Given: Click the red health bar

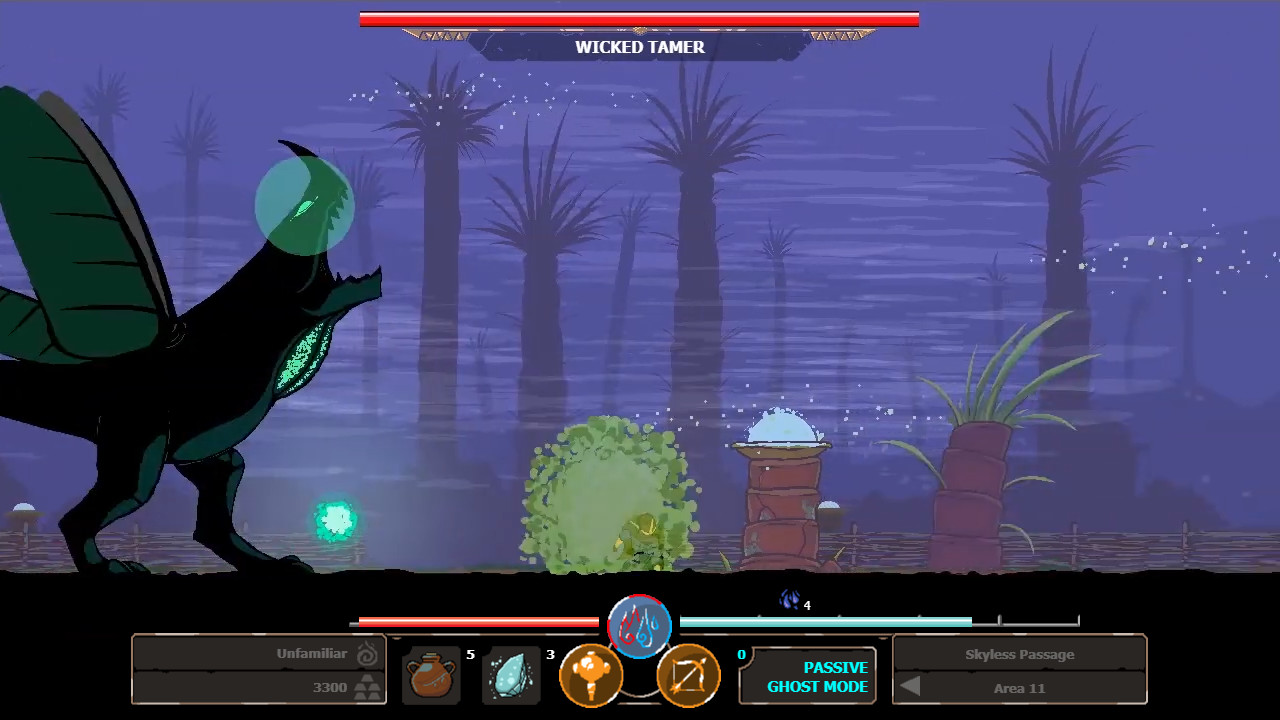Looking at the screenshot, I should (x=480, y=620).
